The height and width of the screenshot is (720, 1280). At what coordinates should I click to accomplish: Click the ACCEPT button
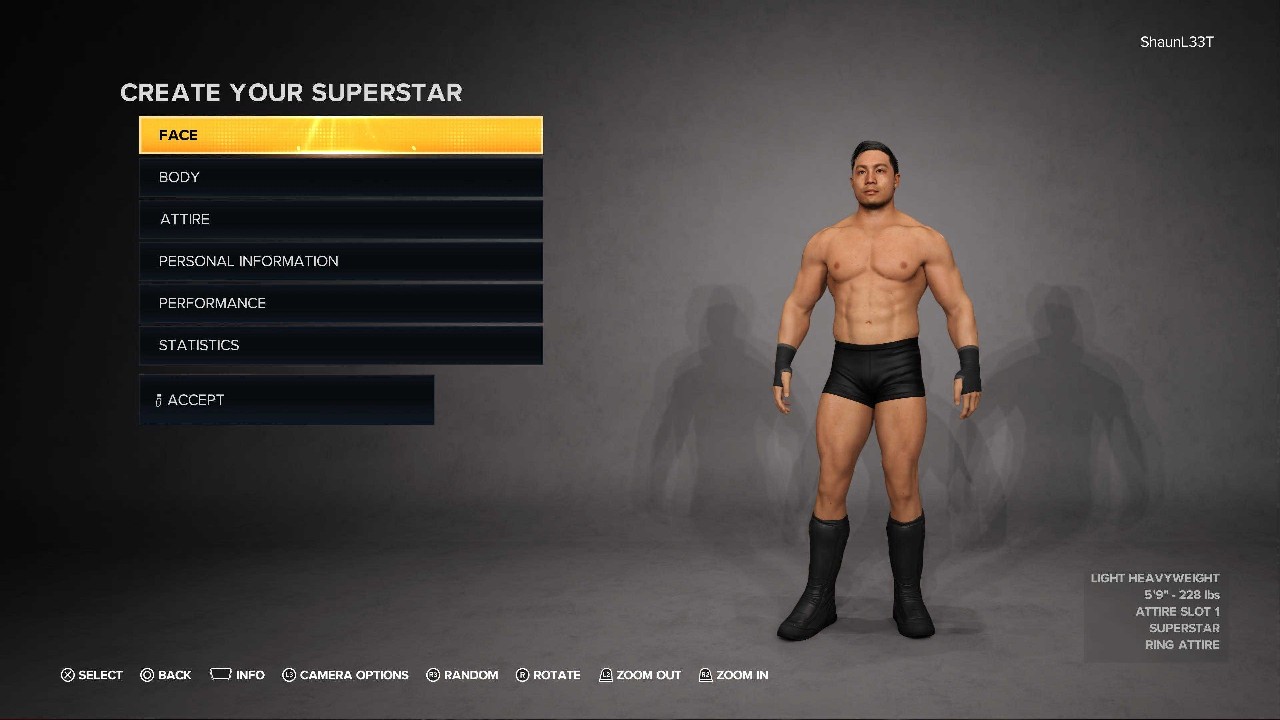pos(286,399)
